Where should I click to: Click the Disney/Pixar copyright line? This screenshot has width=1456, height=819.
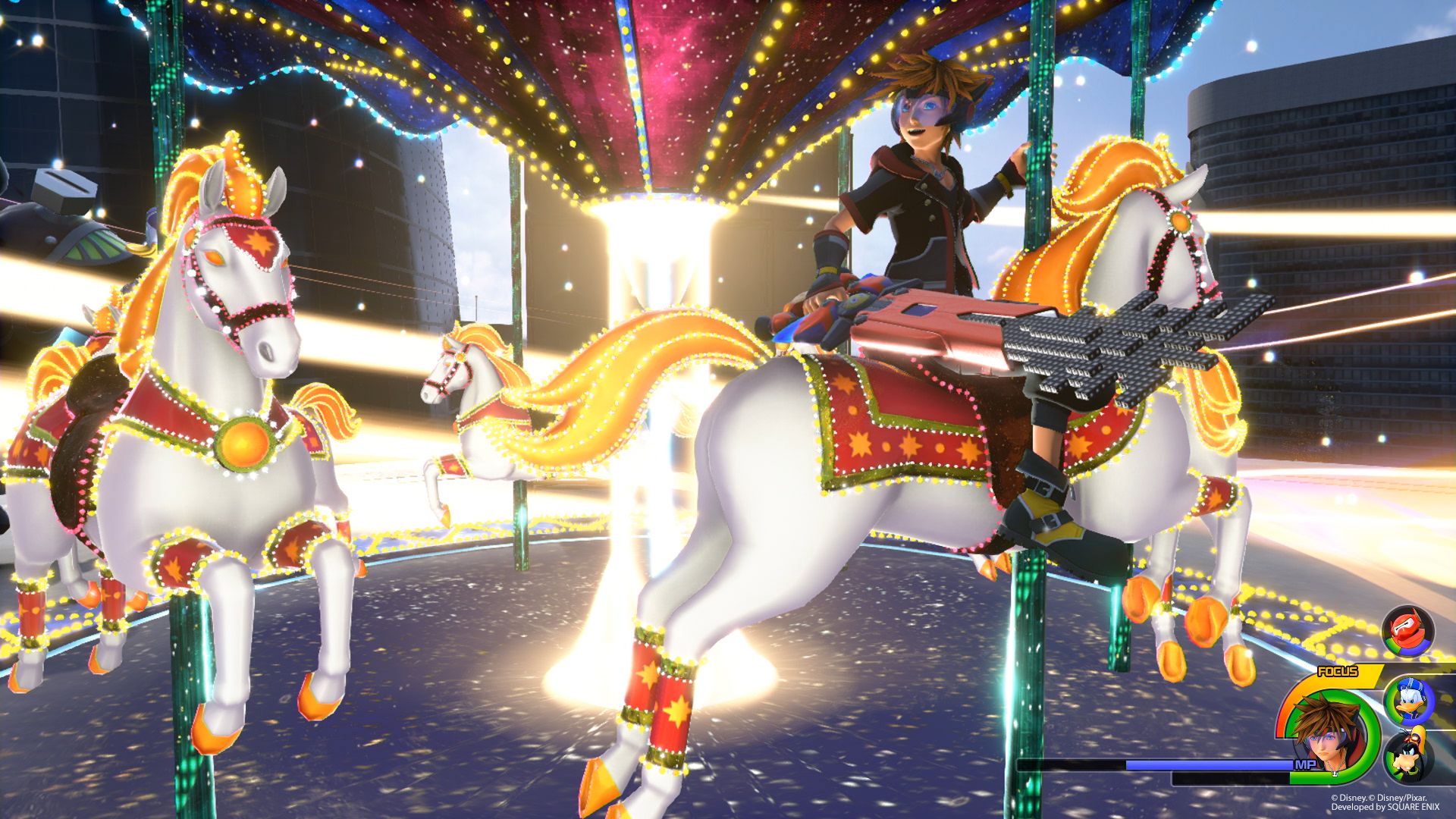pos(1379,796)
